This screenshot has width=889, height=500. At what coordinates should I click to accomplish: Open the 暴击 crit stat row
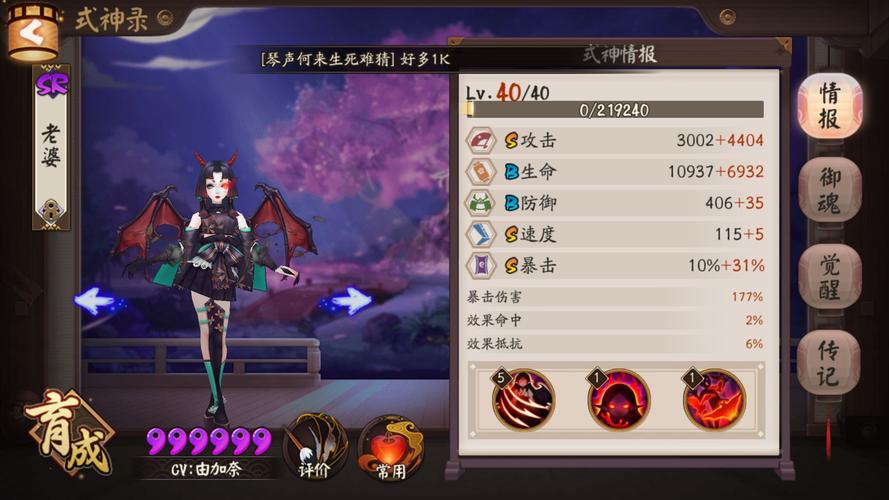[615, 265]
